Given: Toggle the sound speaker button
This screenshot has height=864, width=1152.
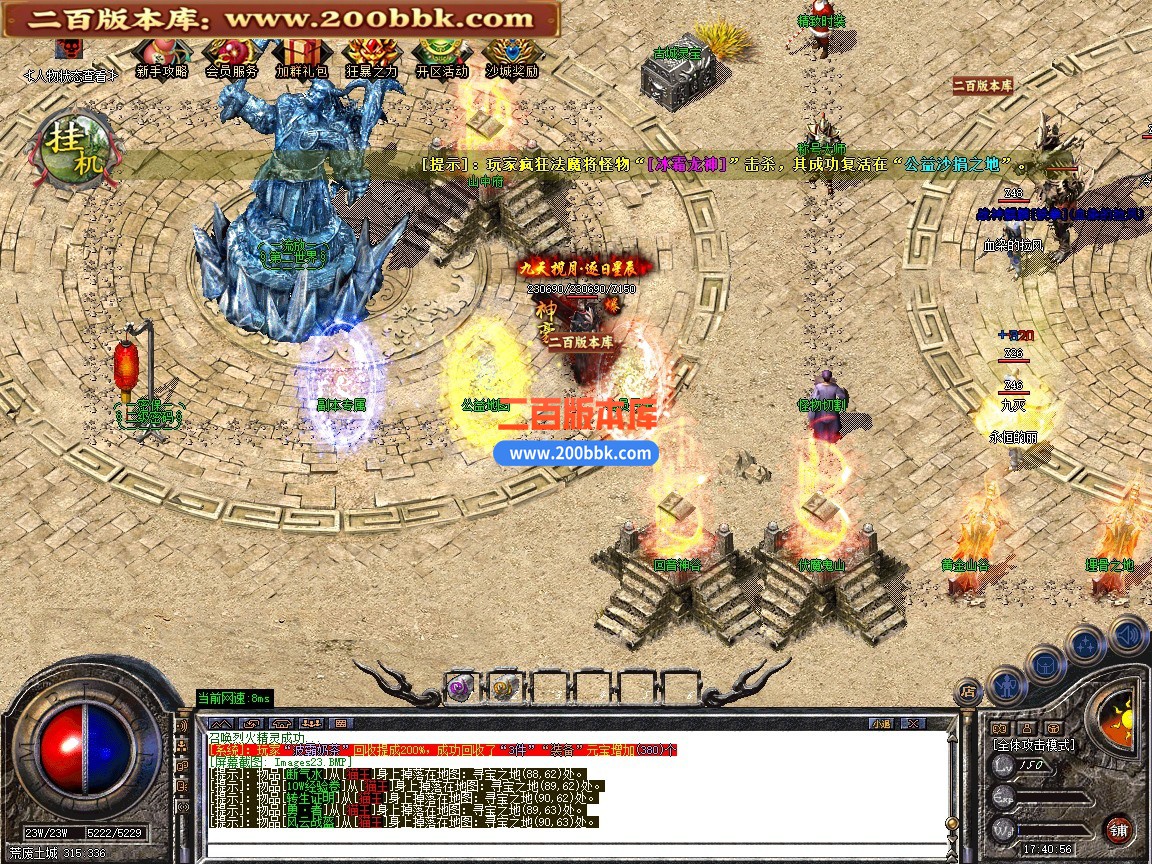Looking at the screenshot, I should 1128,634.
